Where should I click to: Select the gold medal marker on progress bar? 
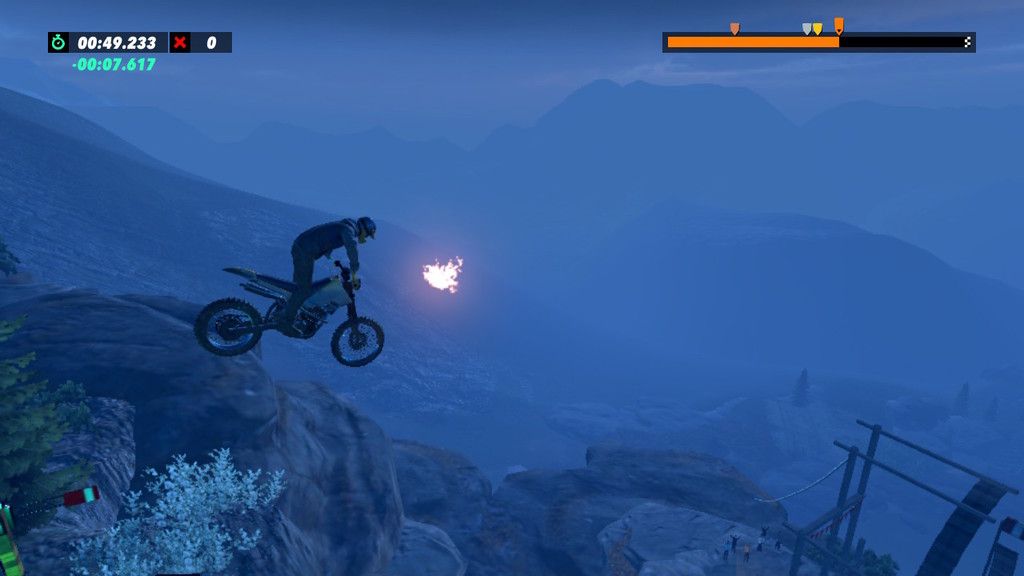[x=818, y=29]
